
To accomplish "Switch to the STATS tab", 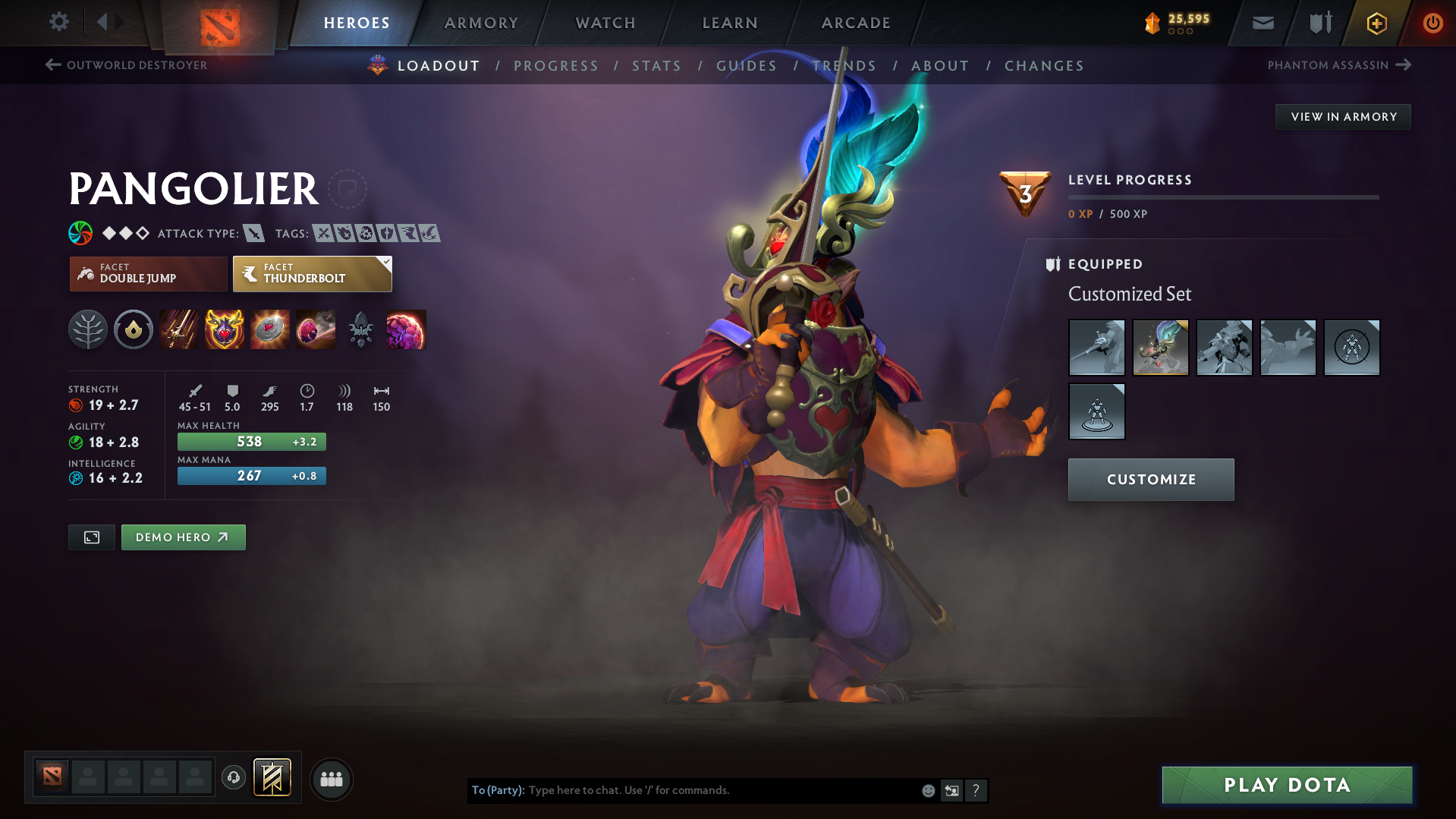I will (656, 65).
